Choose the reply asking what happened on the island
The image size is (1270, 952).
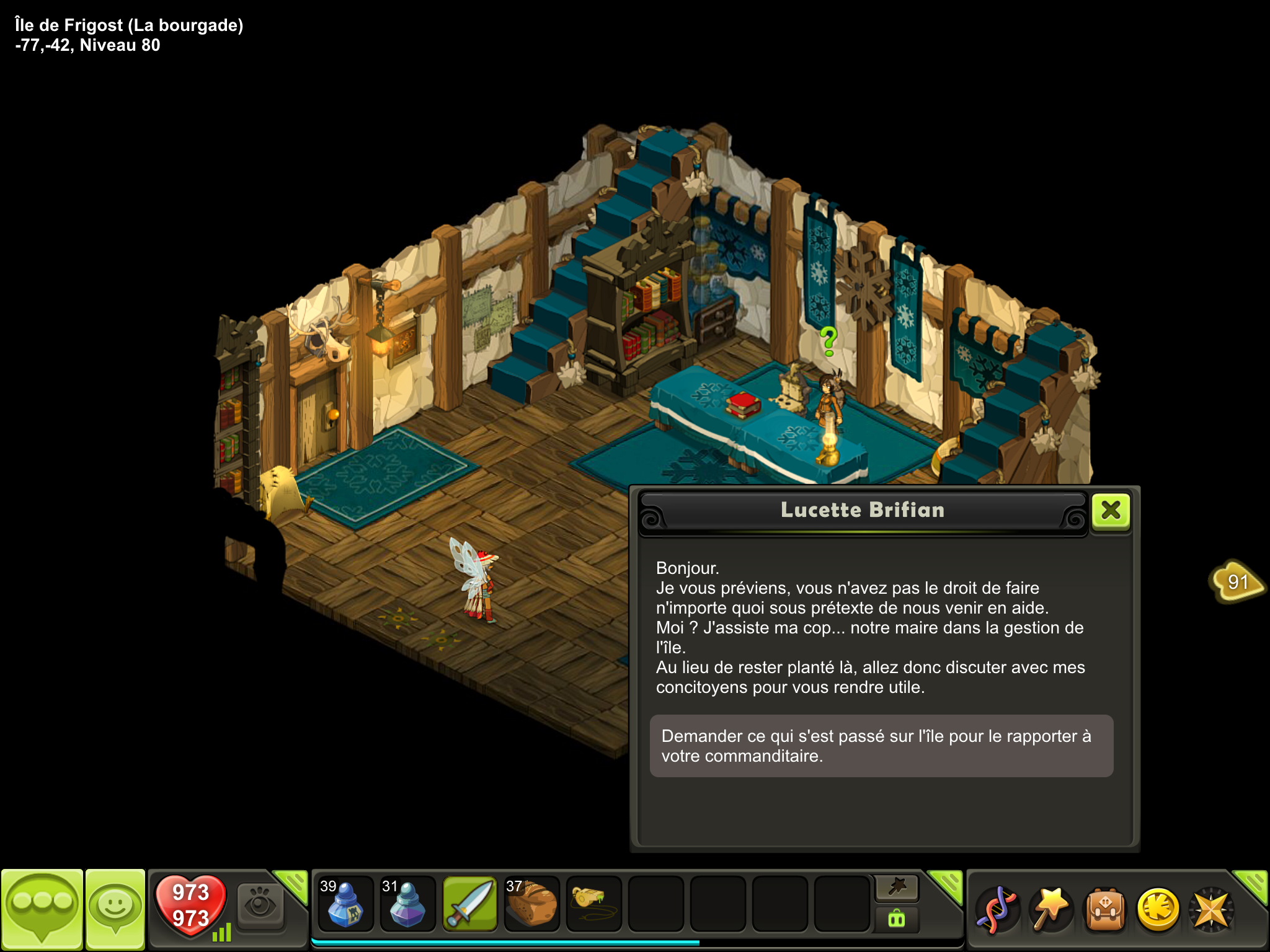[881, 746]
